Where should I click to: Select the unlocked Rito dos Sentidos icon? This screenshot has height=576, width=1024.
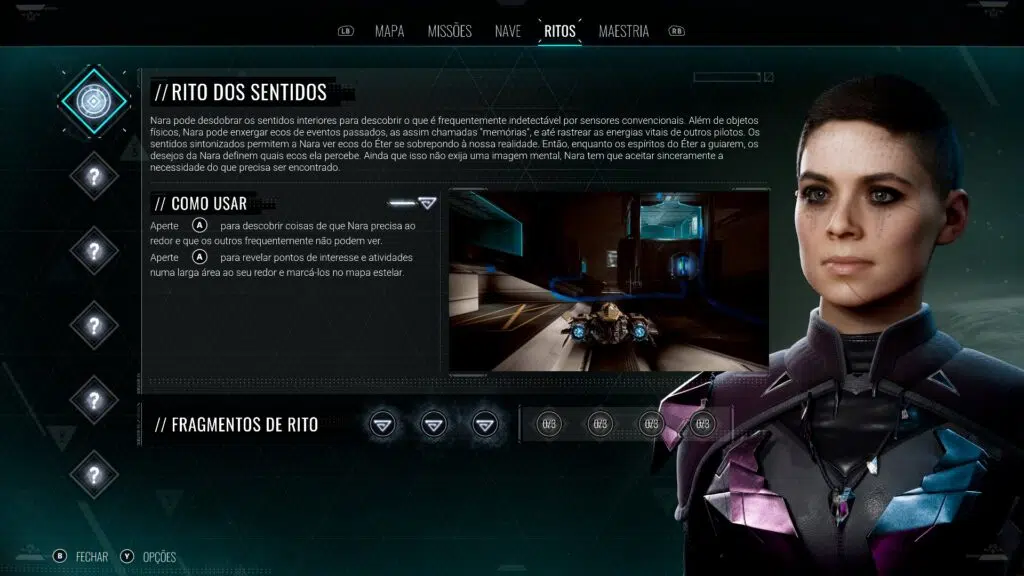tap(94, 101)
